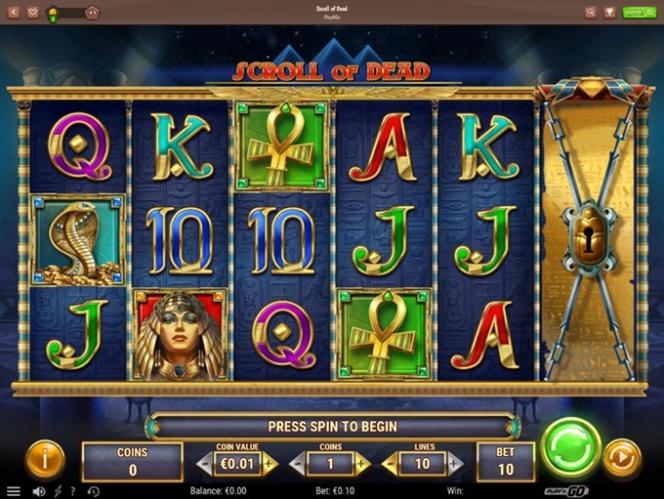Toggle the lightning bolt fast play
Image resolution: width=664 pixels, height=499 pixels.
[57, 491]
